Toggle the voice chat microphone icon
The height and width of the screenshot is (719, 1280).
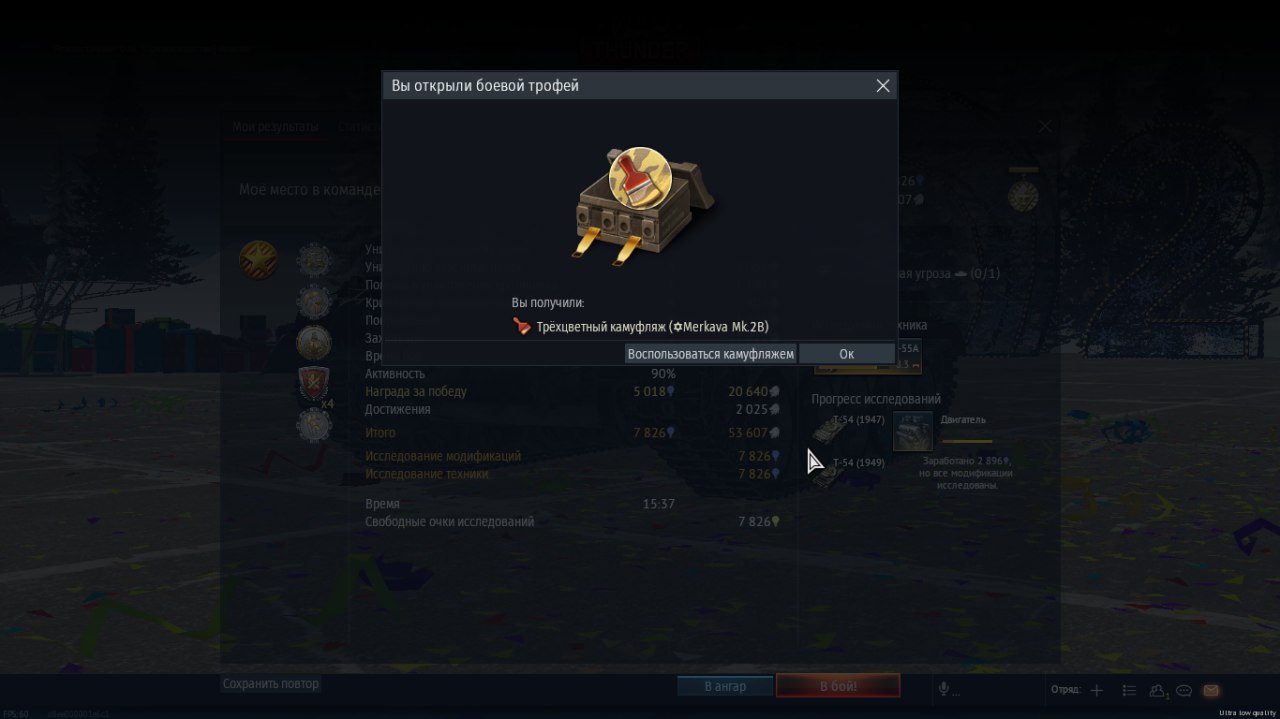(x=943, y=689)
